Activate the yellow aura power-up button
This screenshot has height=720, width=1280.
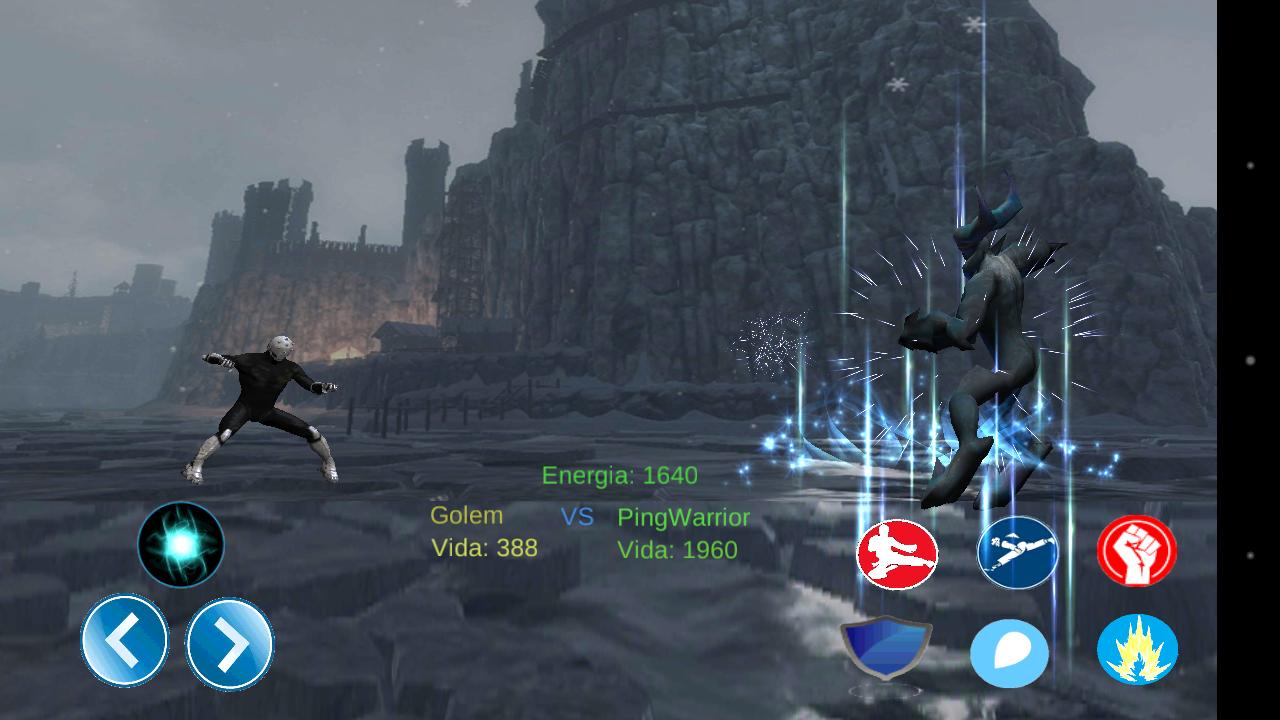pos(1137,650)
